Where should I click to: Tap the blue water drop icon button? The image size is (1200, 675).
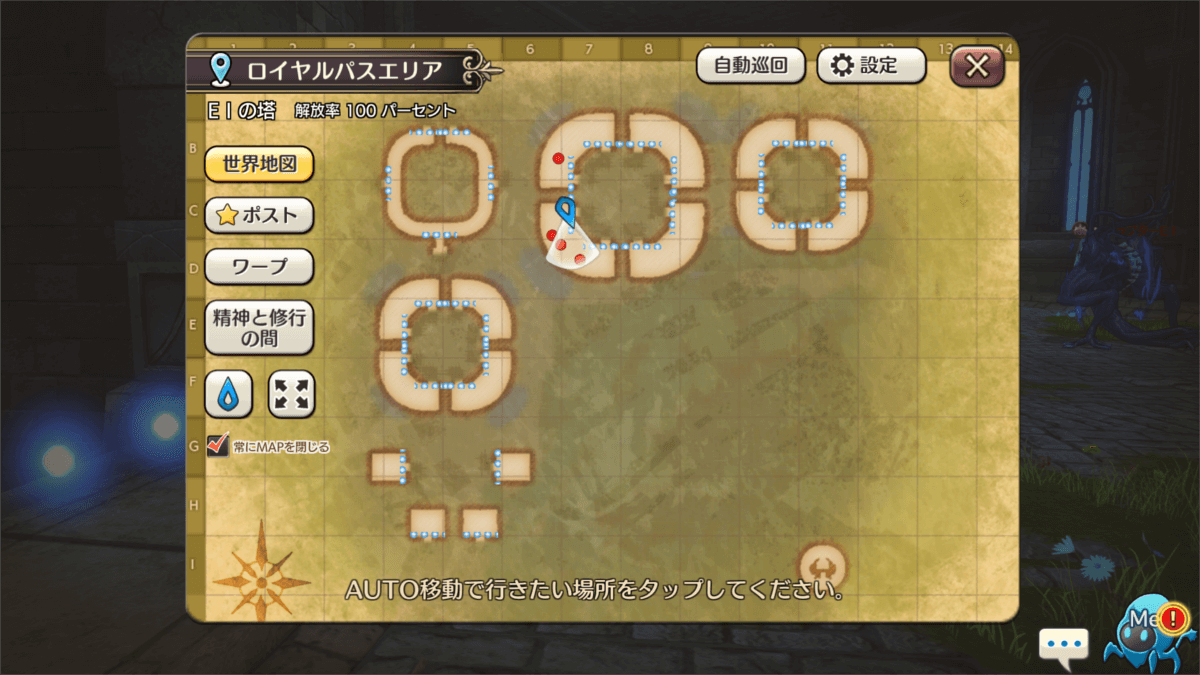pos(228,394)
